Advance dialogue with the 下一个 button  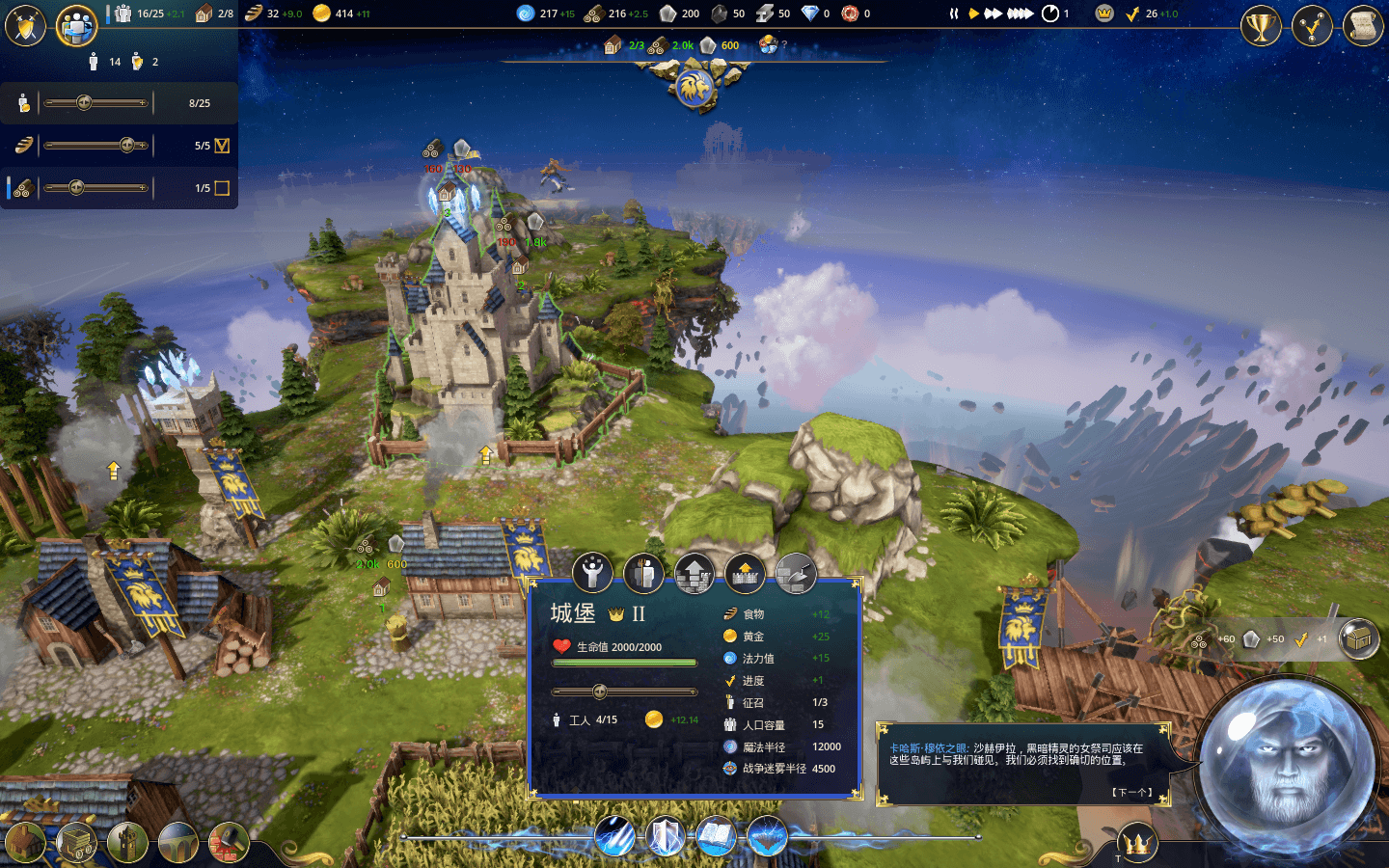1131,792
